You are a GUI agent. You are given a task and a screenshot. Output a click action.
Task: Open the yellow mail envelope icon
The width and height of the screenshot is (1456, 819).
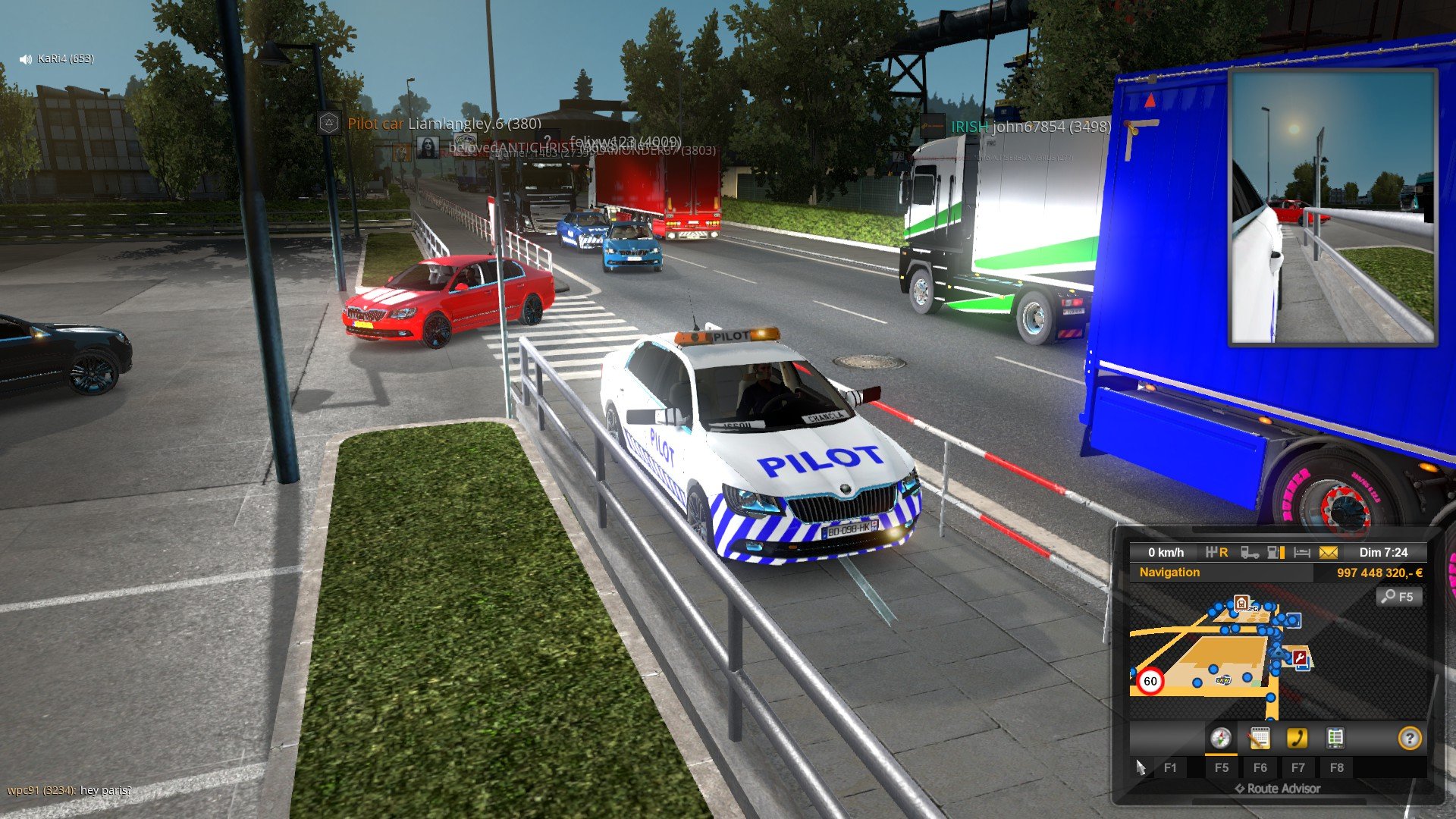point(1329,553)
